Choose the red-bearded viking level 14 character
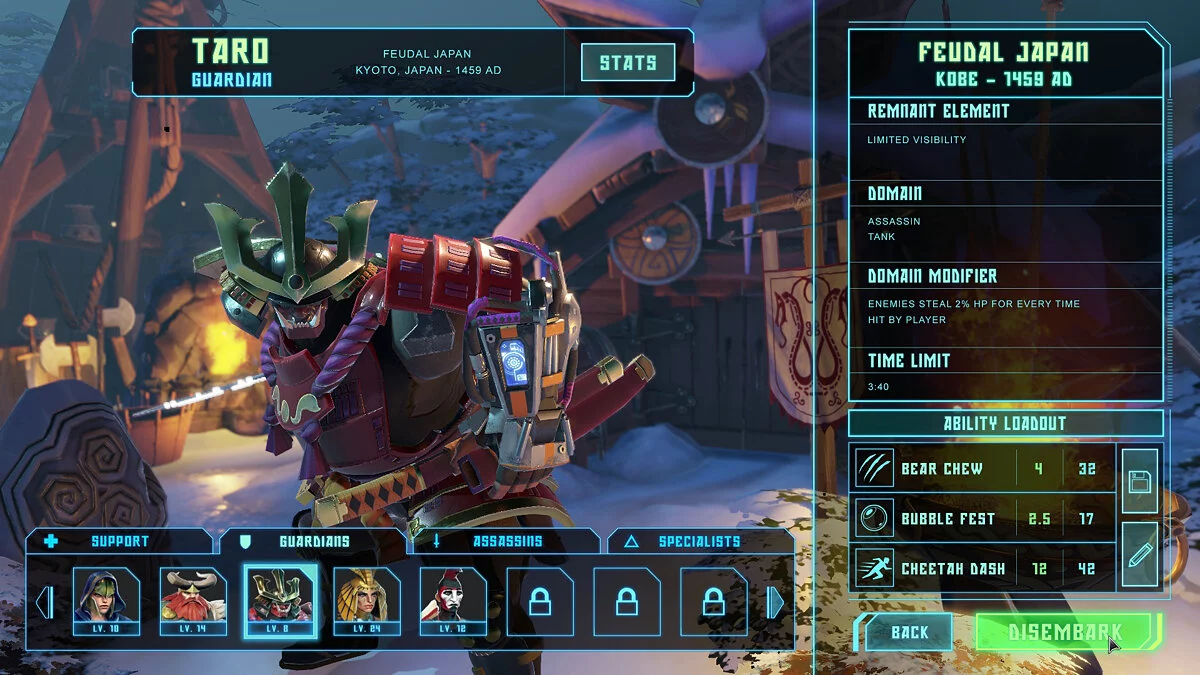 click(x=193, y=601)
